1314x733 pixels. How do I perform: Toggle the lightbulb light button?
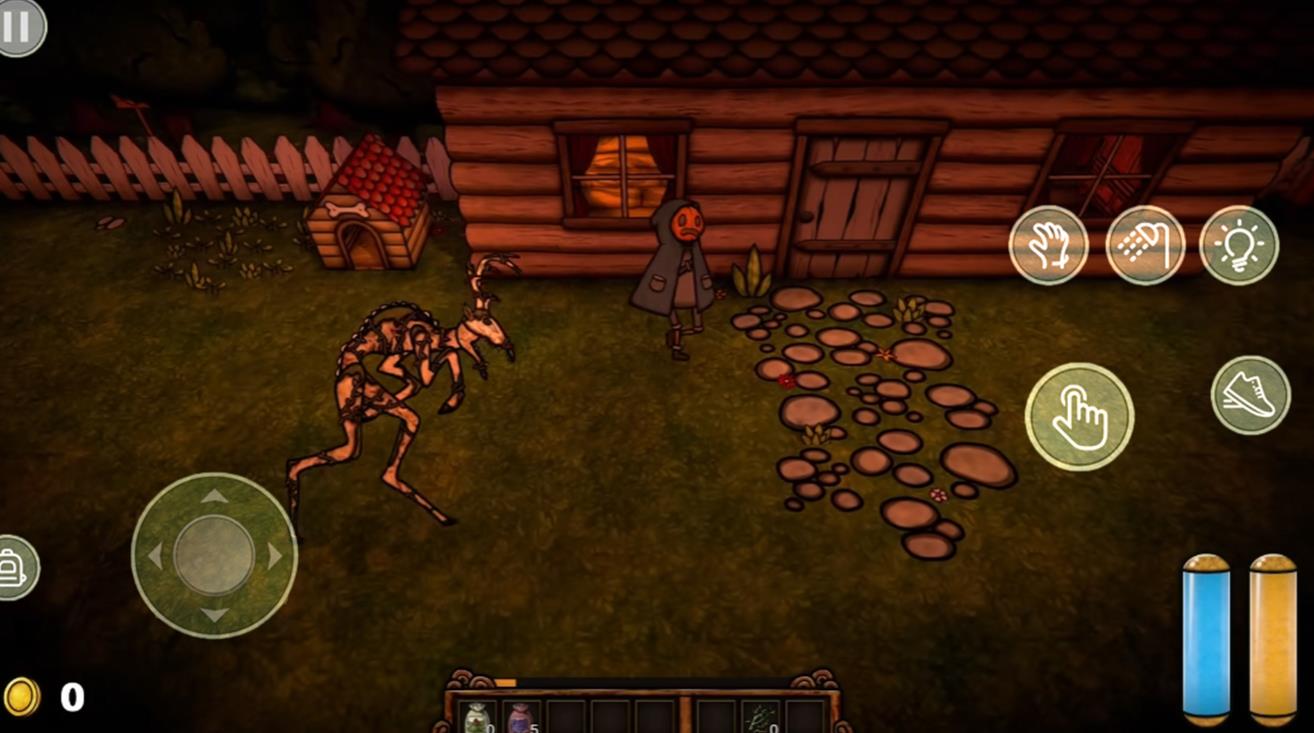click(x=1239, y=245)
